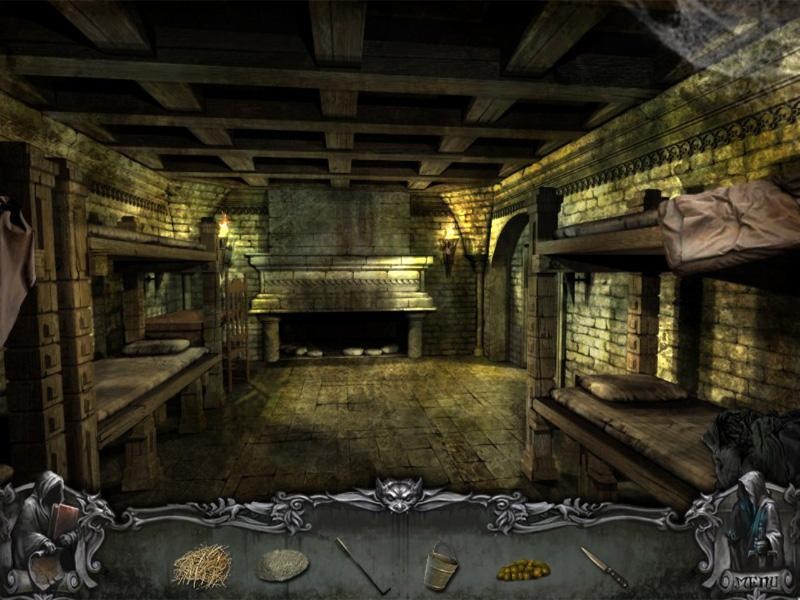
Task: Select the knife in the inventory
Action: (x=604, y=567)
